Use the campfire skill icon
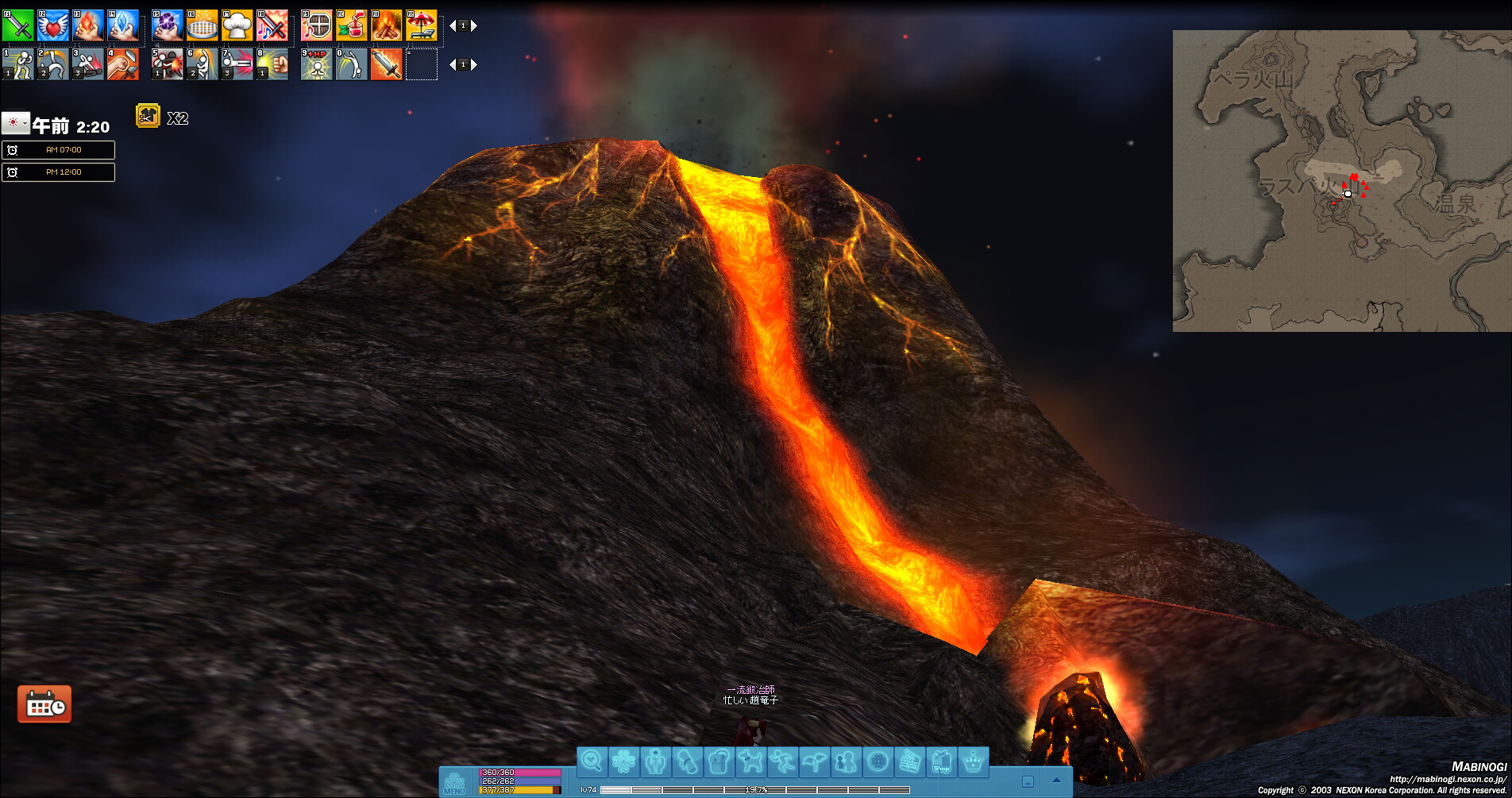Image resolution: width=1512 pixels, height=798 pixels. pyautogui.click(x=386, y=25)
